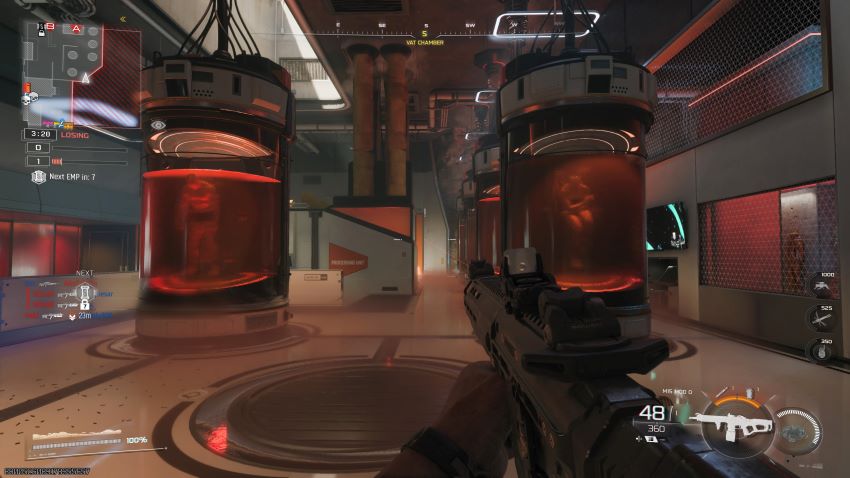Click the circular payload gauge beside the rifle

797,427
